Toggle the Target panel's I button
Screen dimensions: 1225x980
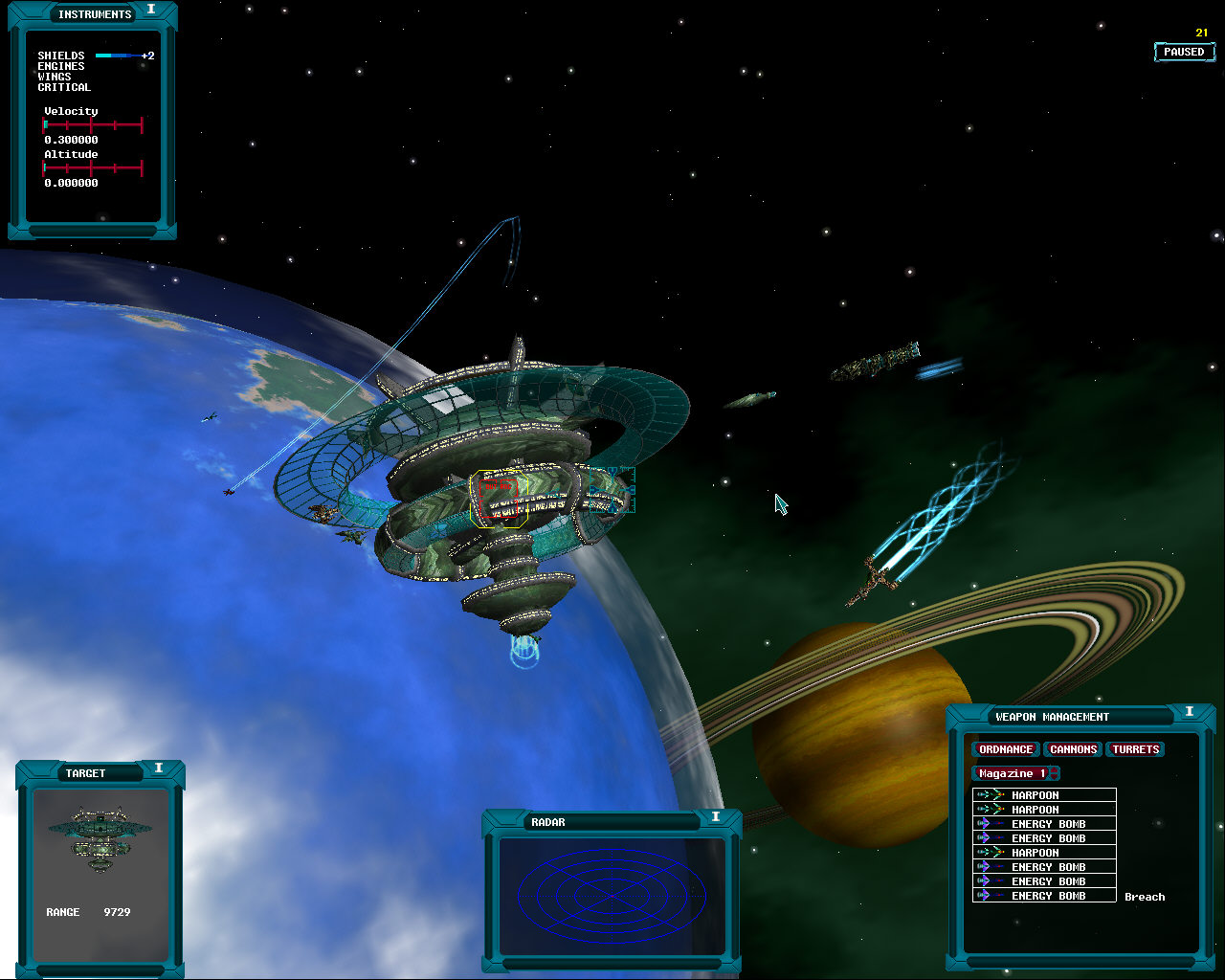click(159, 768)
